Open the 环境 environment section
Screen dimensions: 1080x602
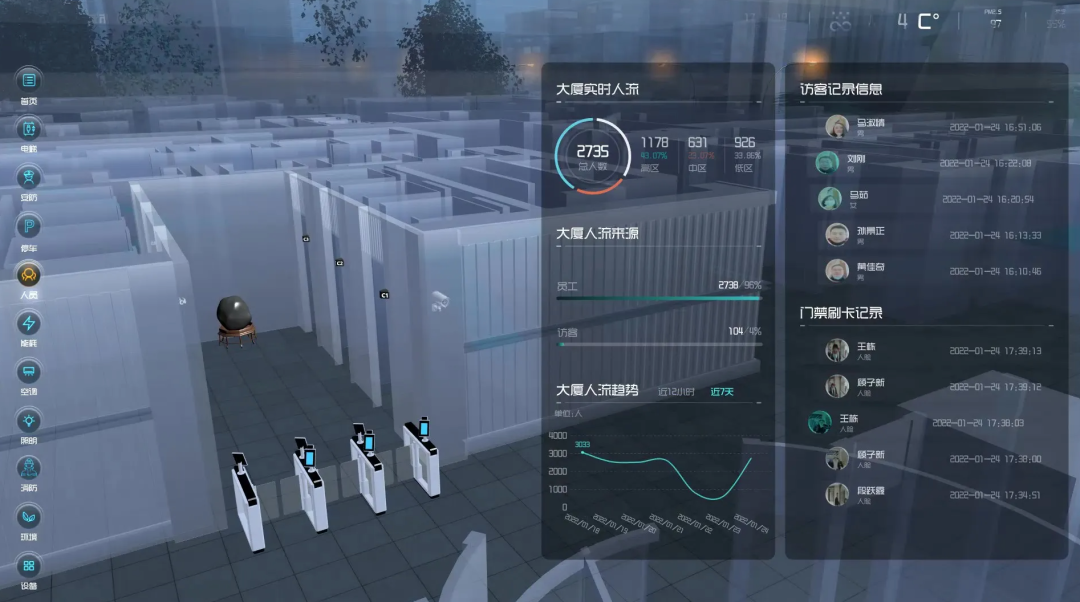pyautogui.click(x=29, y=517)
